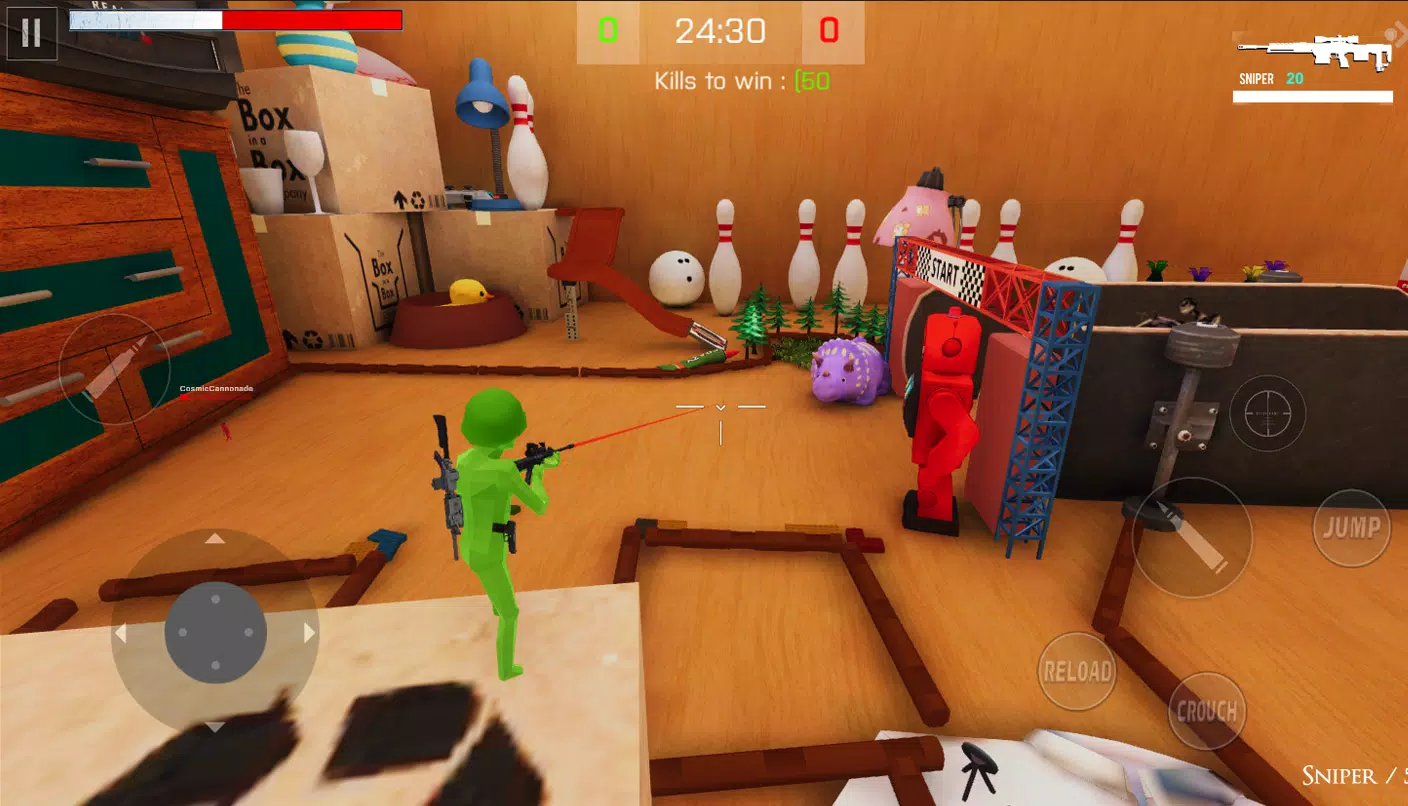Tap the green team score counter

tap(608, 31)
